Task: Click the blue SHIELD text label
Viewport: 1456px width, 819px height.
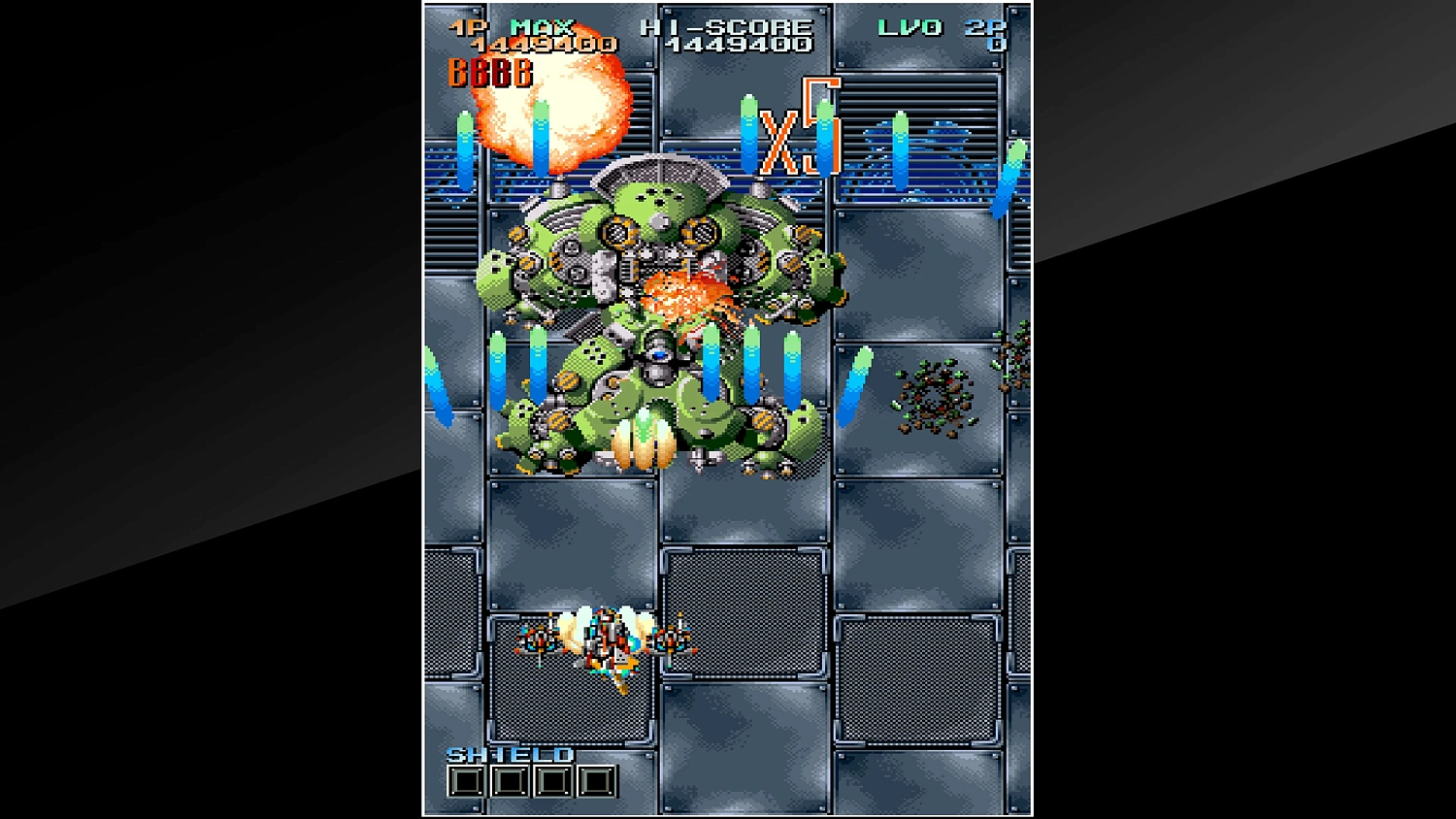Action: 513,753
